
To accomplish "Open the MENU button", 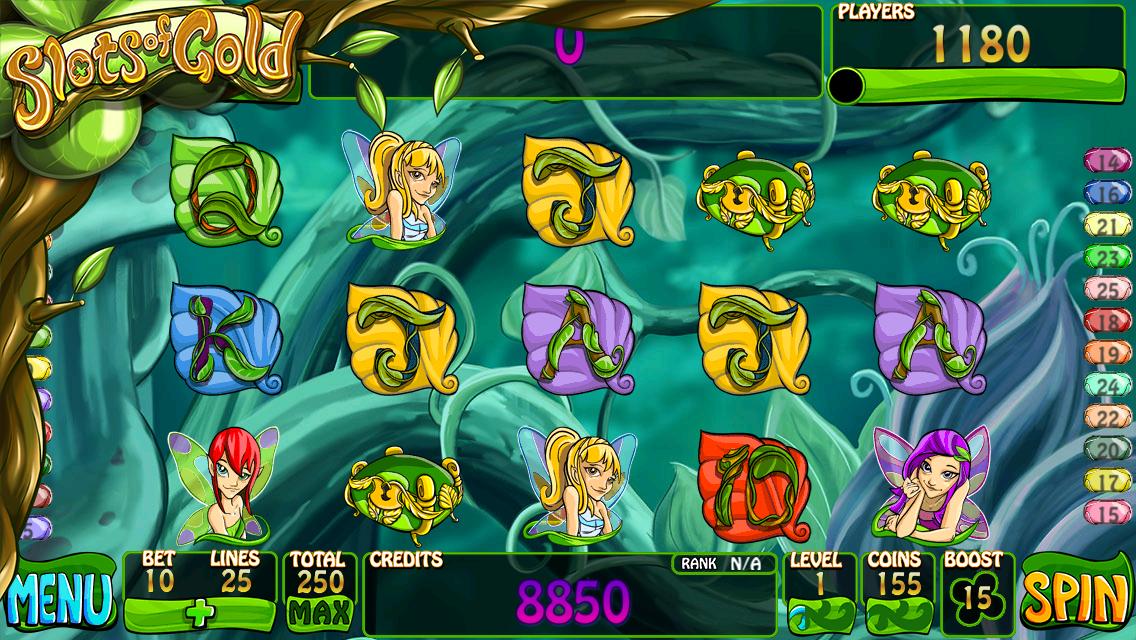I will 58,597.
